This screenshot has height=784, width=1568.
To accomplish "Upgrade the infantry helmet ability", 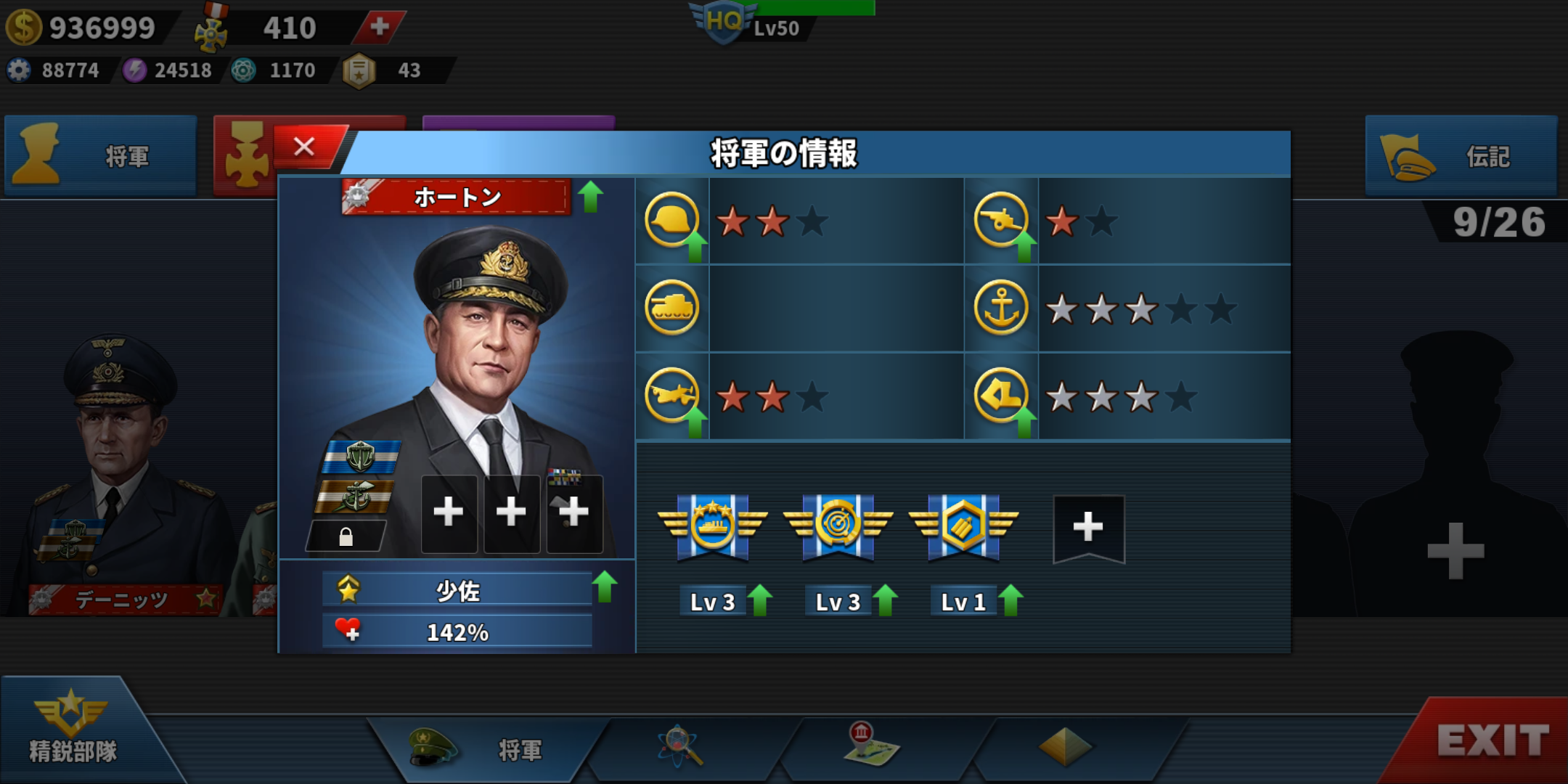I will click(x=695, y=245).
